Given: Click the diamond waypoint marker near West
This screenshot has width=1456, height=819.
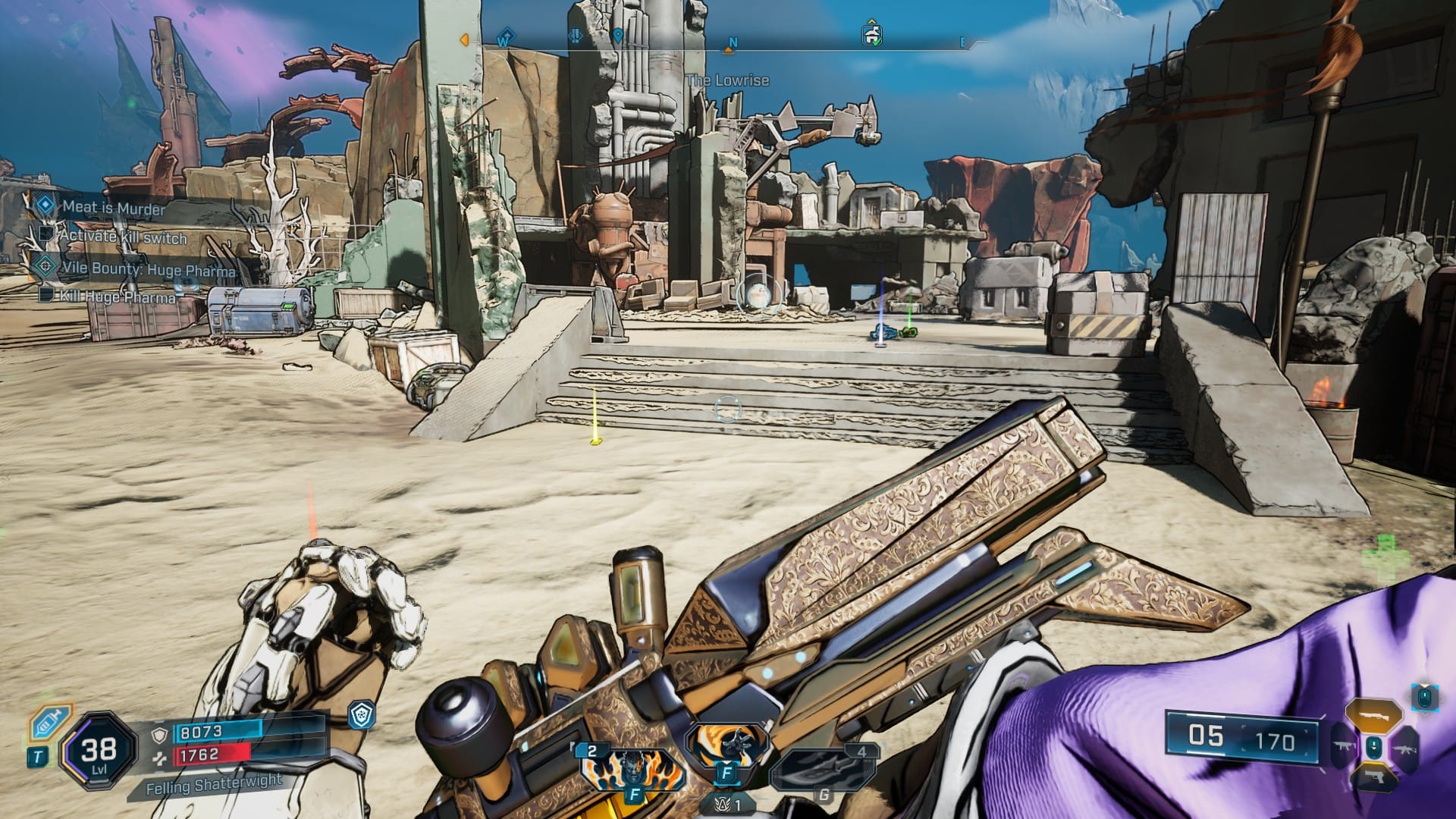Looking at the screenshot, I should (x=505, y=36).
